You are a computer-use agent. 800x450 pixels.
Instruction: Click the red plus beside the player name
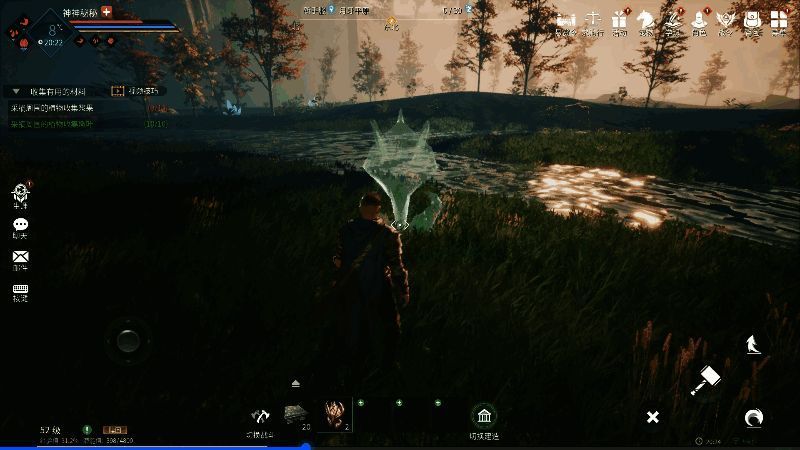coord(107,10)
